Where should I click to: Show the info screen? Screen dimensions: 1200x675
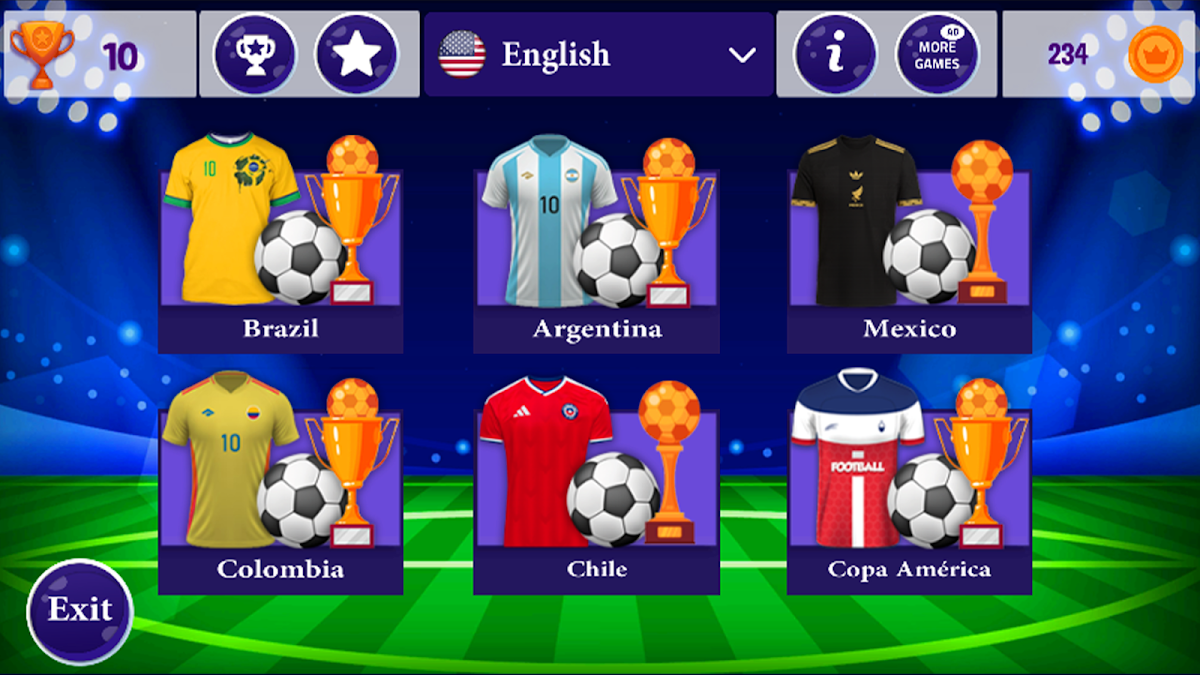point(835,54)
